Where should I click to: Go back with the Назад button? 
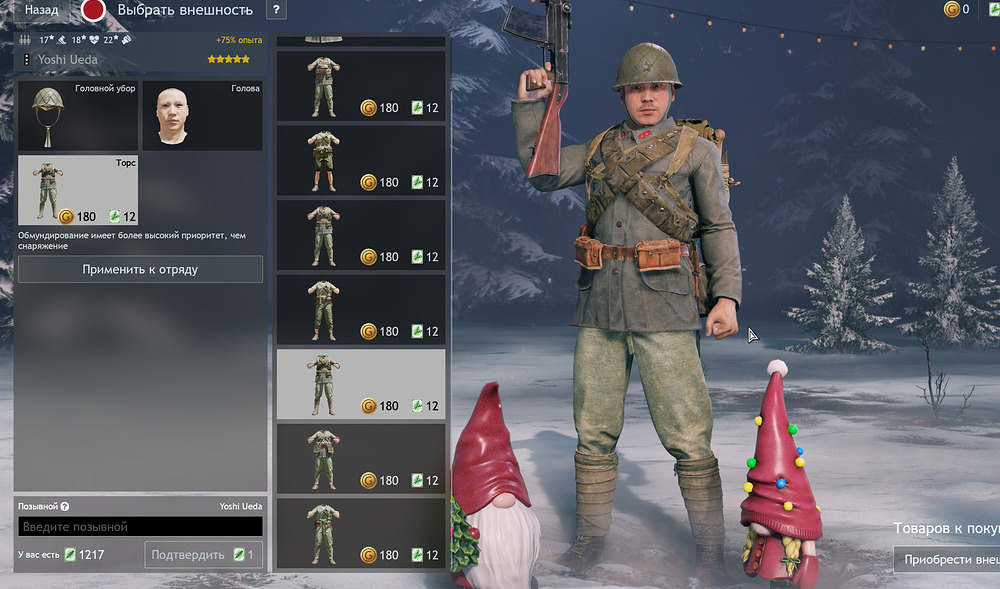[40, 10]
